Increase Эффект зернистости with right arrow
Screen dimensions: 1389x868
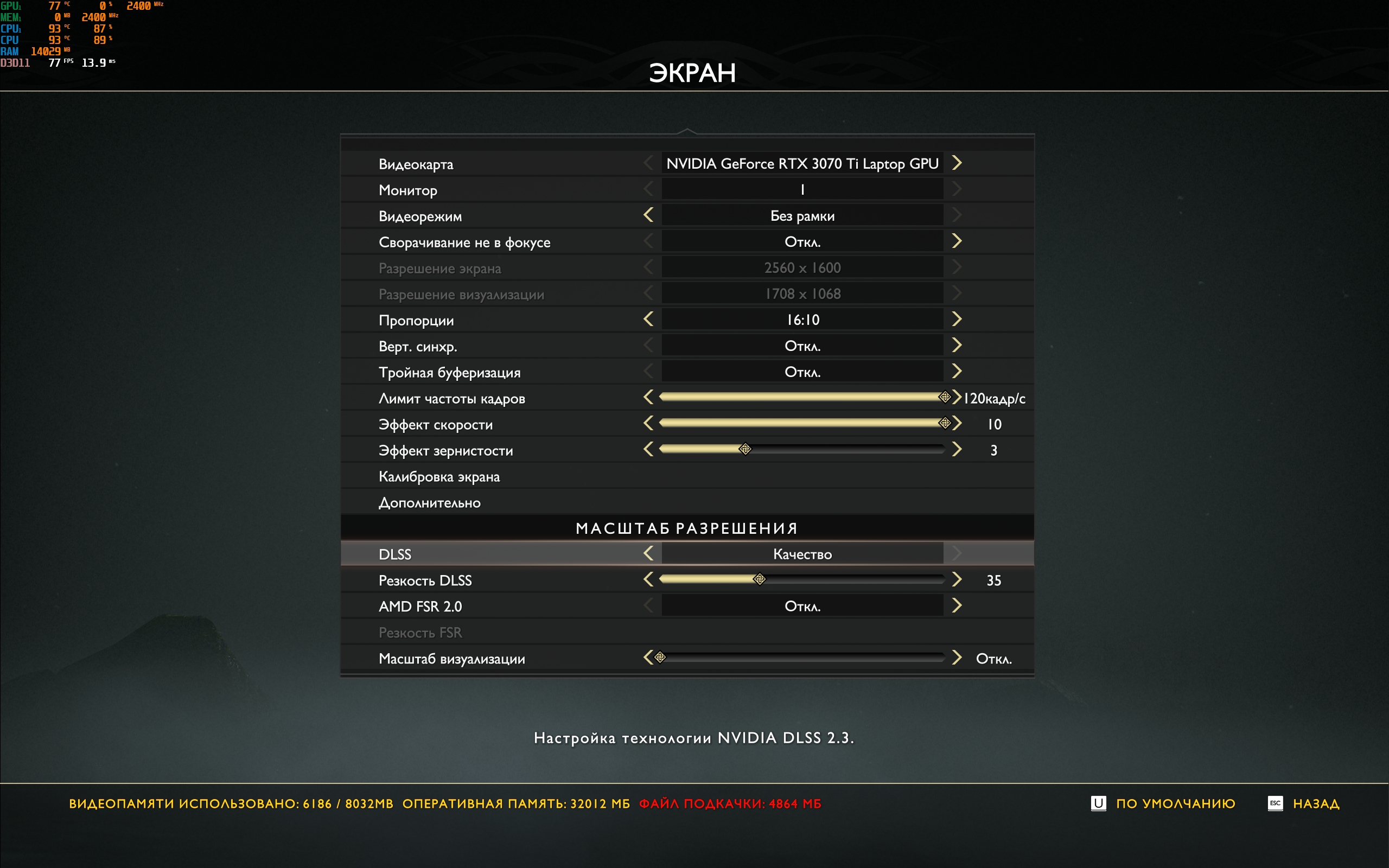956,449
